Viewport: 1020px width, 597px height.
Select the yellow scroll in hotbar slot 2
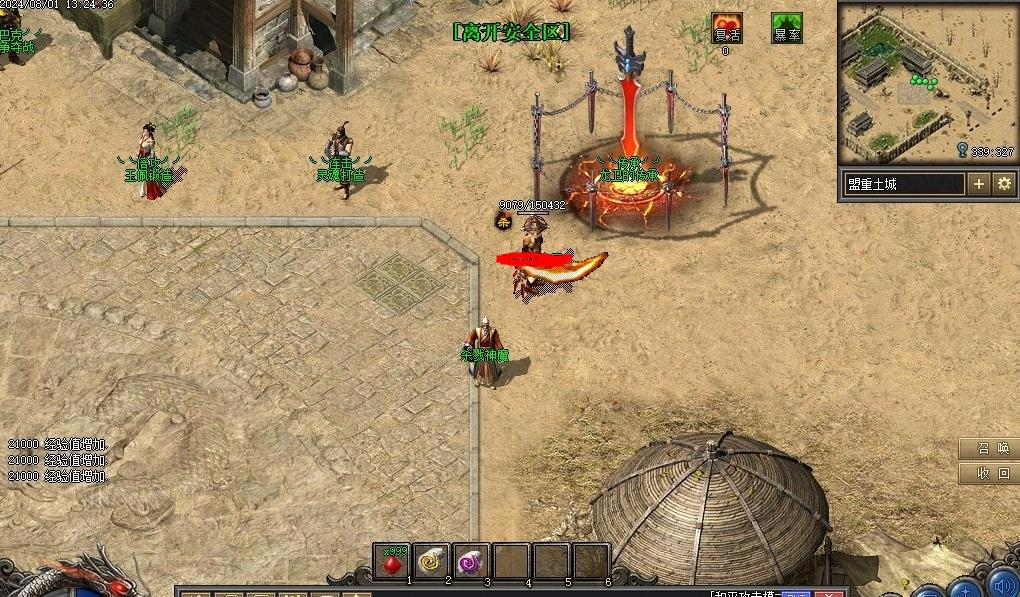point(432,562)
